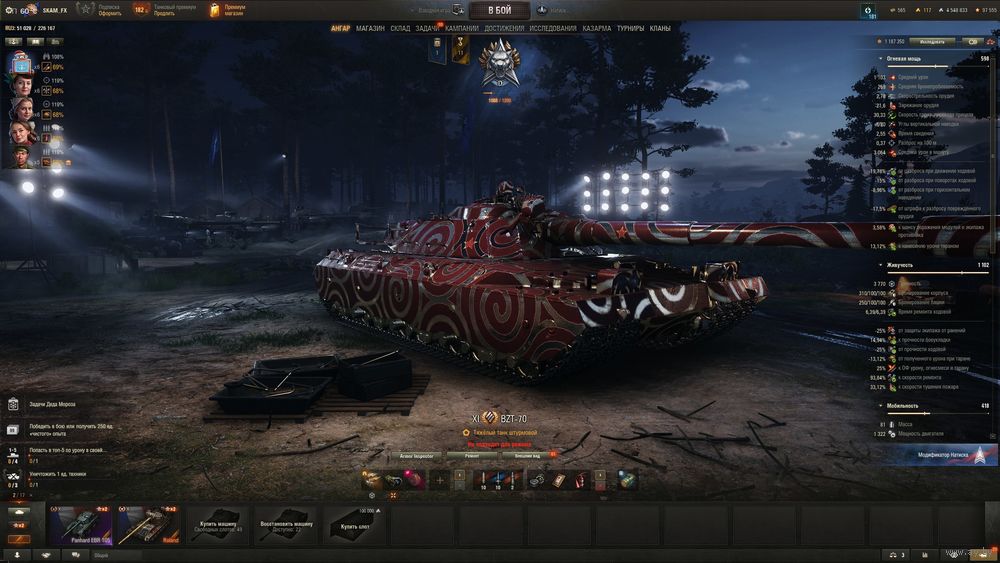
Task: Click the «Купить слот» tile
Action: (355, 525)
